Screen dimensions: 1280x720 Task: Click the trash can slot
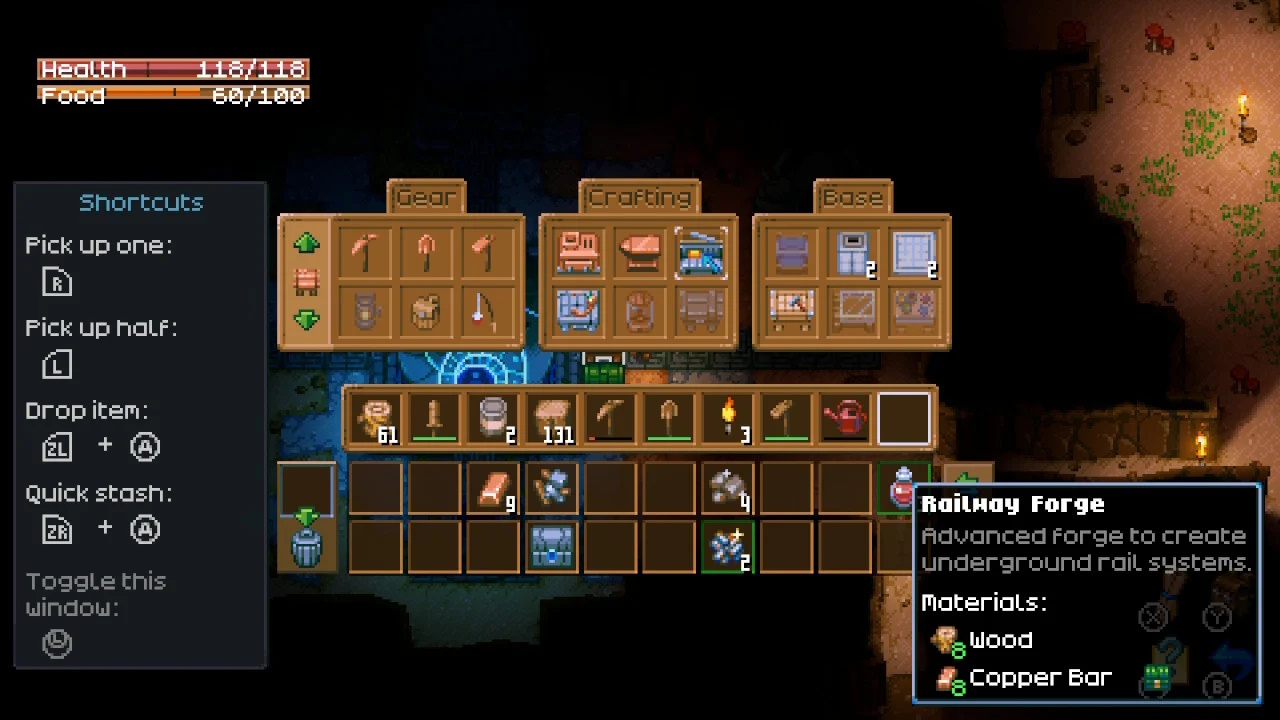[x=306, y=547]
